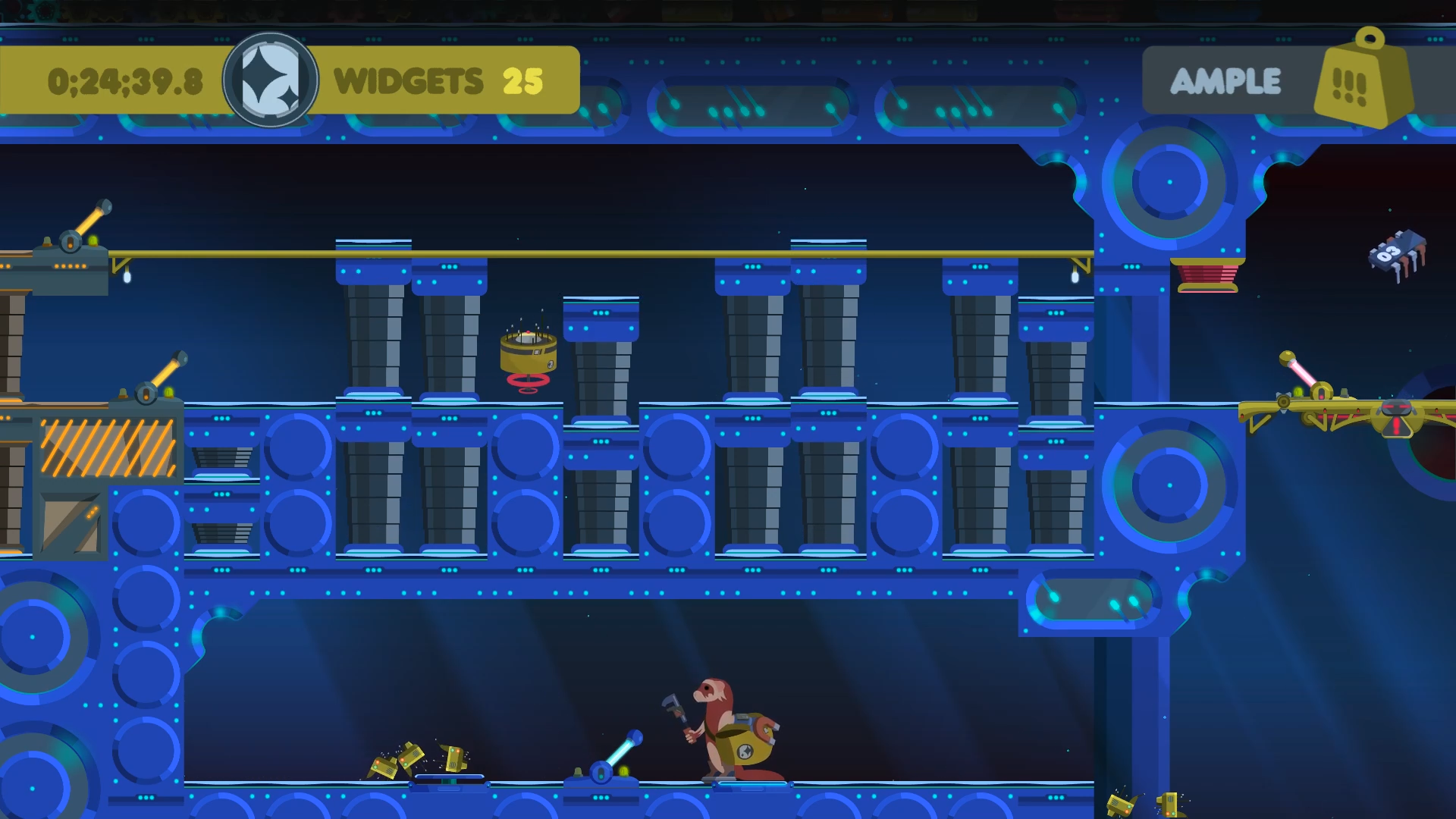Click the star emblem badge in the HUD
This screenshot has width=1456, height=819.
tap(270, 80)
